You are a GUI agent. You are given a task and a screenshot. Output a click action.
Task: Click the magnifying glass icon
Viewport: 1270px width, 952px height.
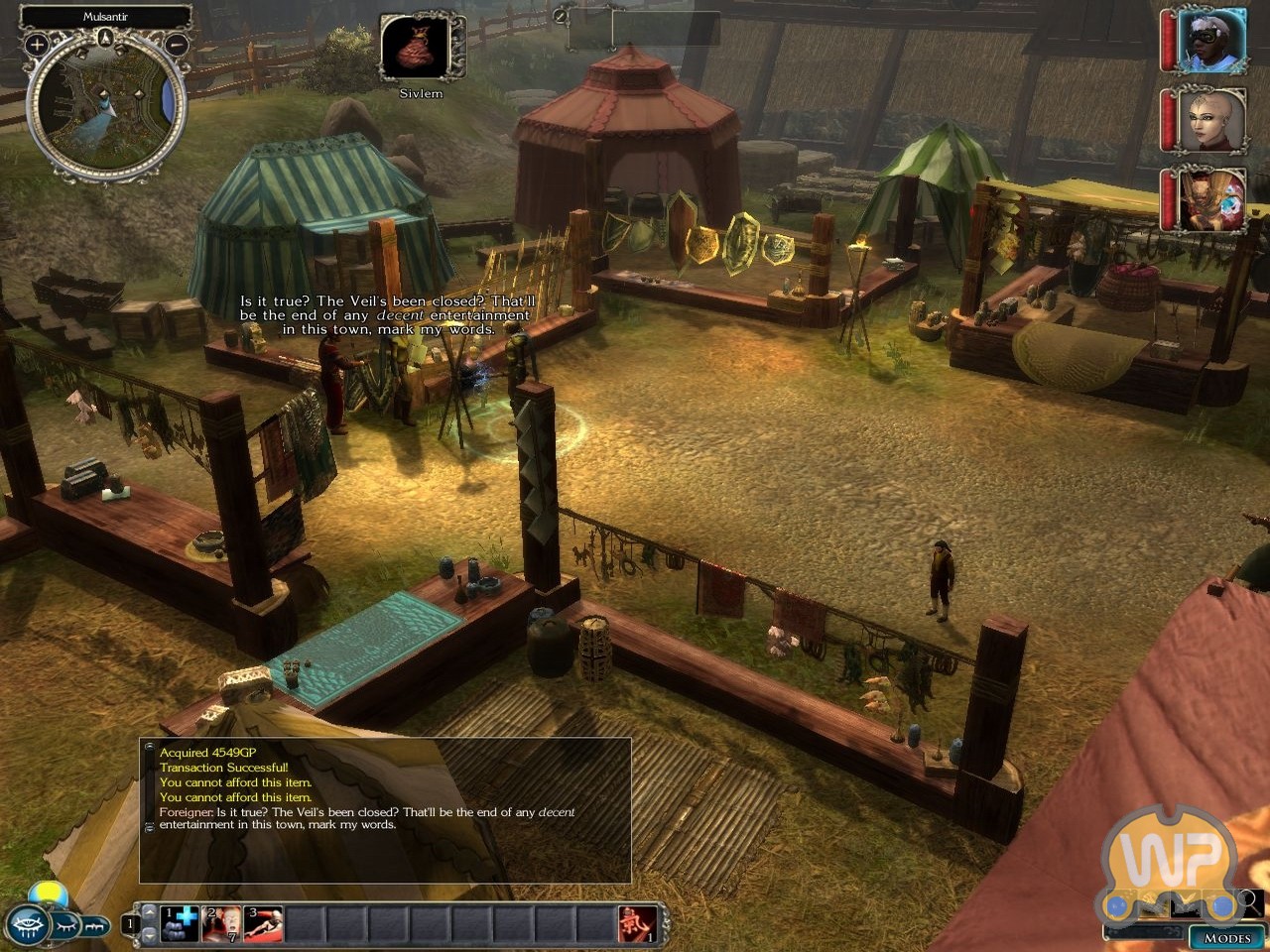pos(1254,901)
